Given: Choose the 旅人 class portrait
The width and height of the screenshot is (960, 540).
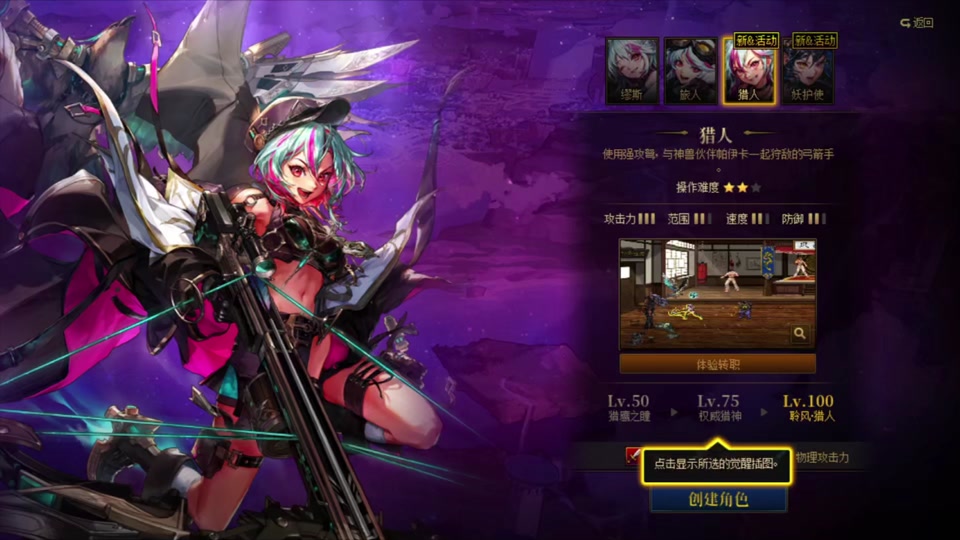Looking at the screenshot, I should [x=691, y=71].
